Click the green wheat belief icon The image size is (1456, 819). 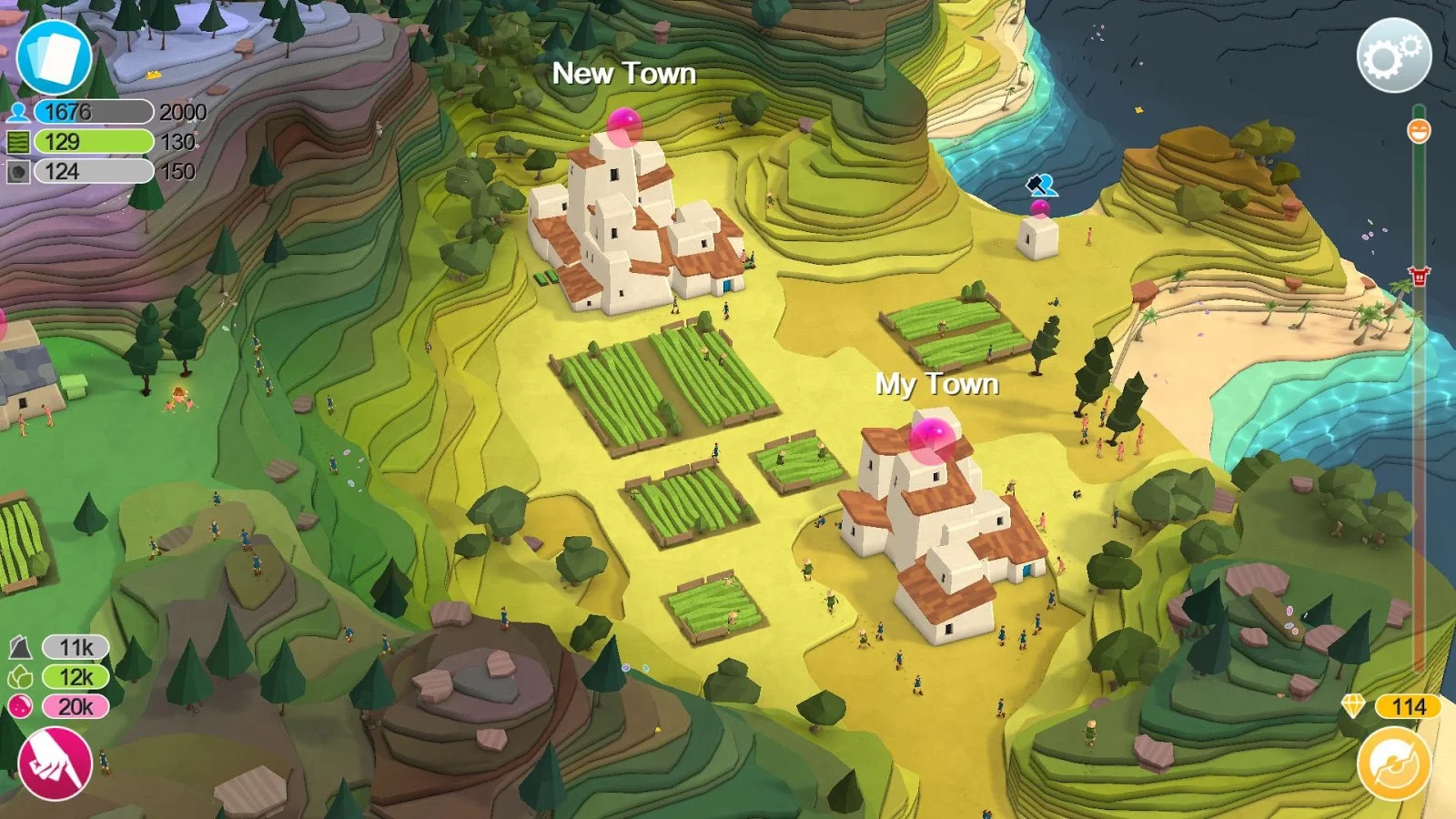coord(20,142)
